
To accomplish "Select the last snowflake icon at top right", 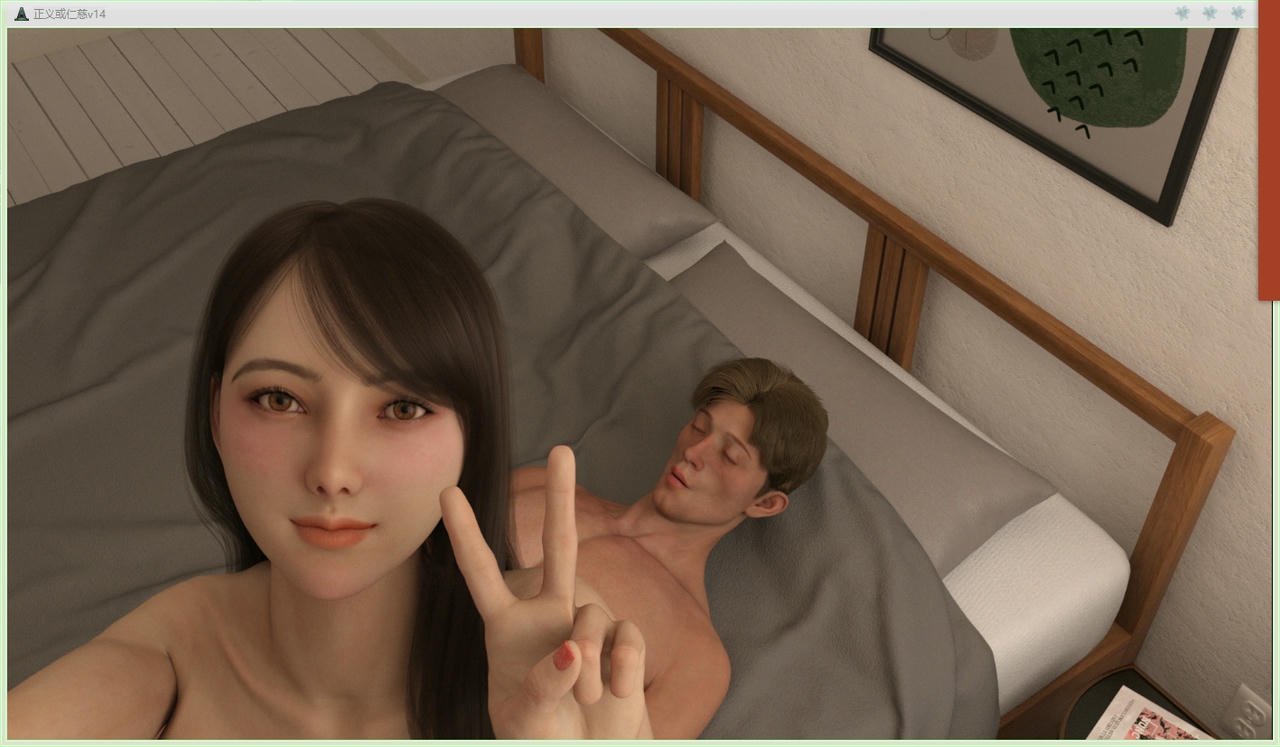I will coord(1237,13).
